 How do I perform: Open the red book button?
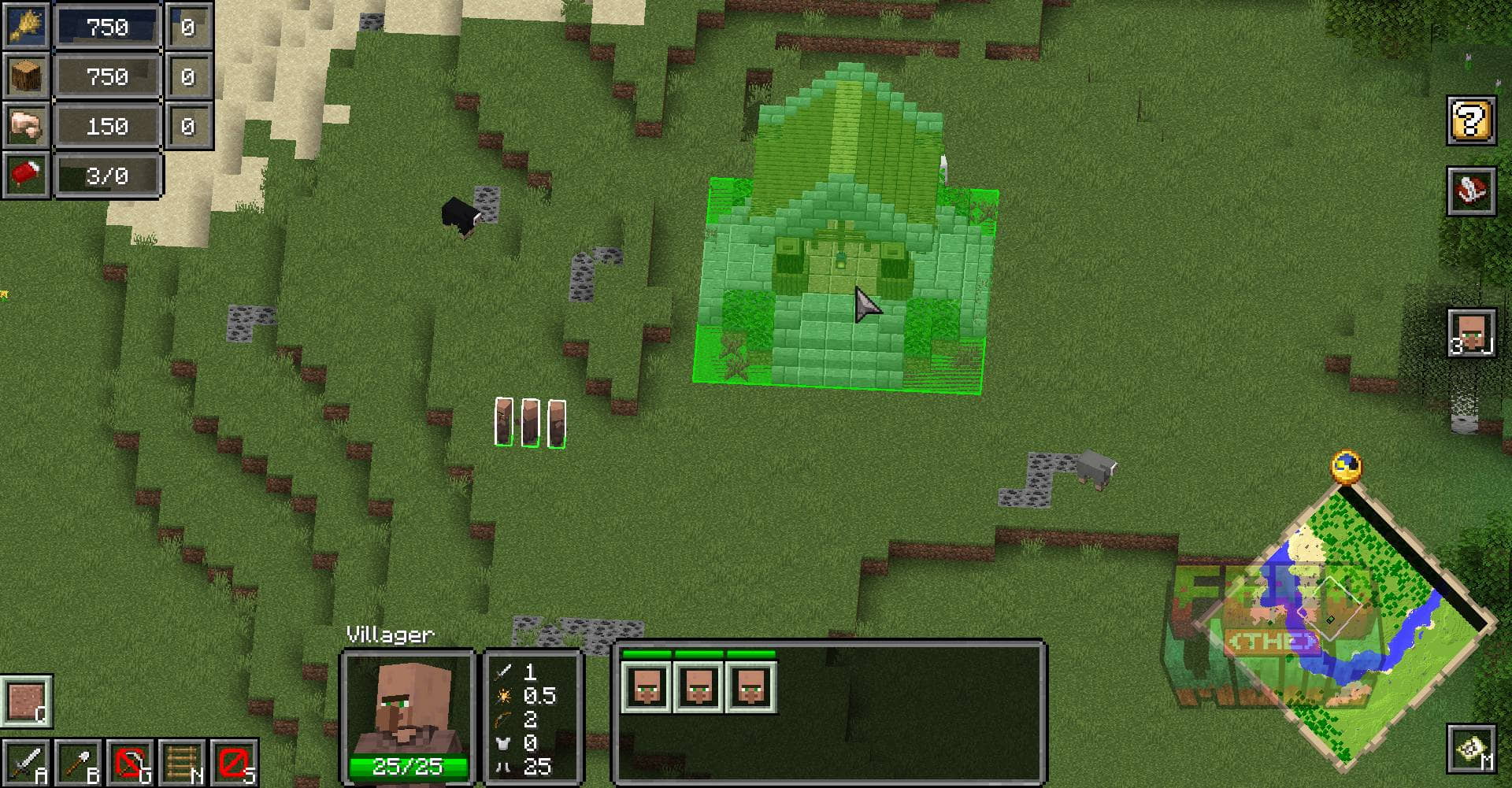pyautogui.click(x=1470, y=191)
